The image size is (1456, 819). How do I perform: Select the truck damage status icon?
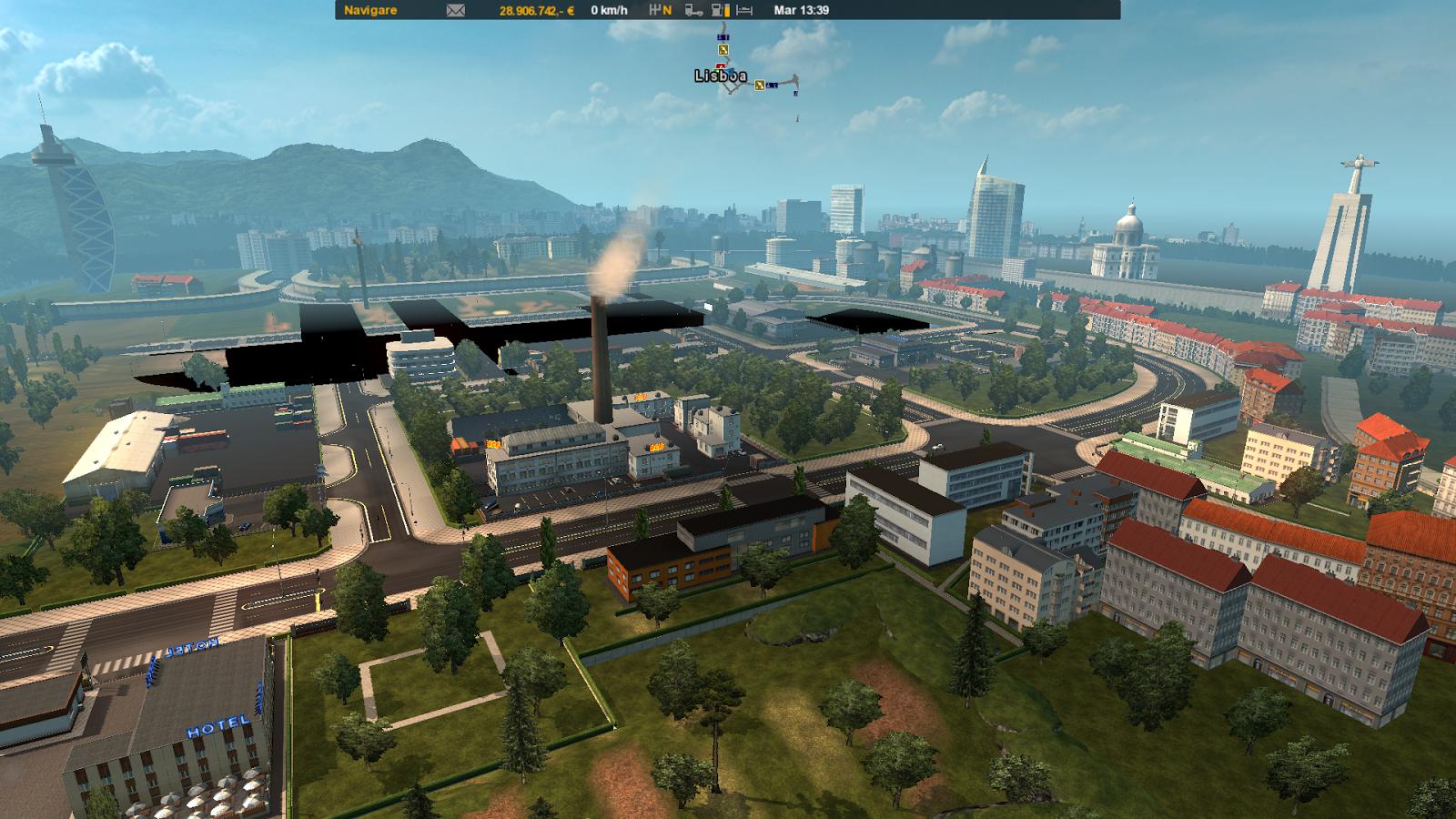[x=693, y=10]
